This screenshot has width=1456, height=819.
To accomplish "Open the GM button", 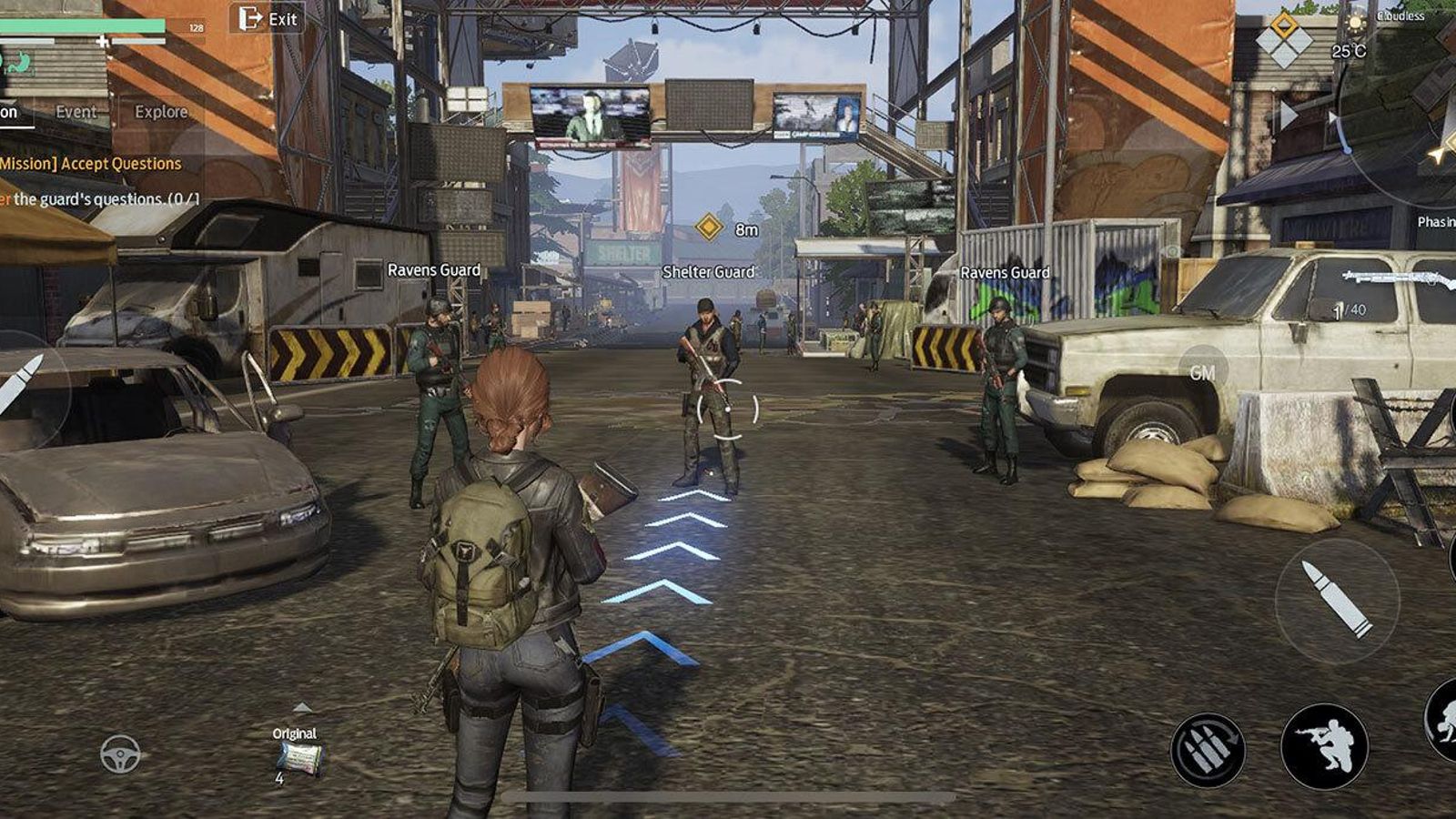I will coord(1202,372).
